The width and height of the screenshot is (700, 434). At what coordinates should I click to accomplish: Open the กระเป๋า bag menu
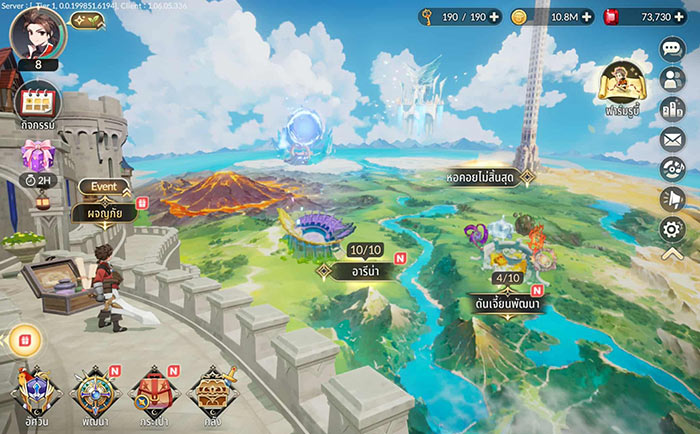[x=152, y=394]
